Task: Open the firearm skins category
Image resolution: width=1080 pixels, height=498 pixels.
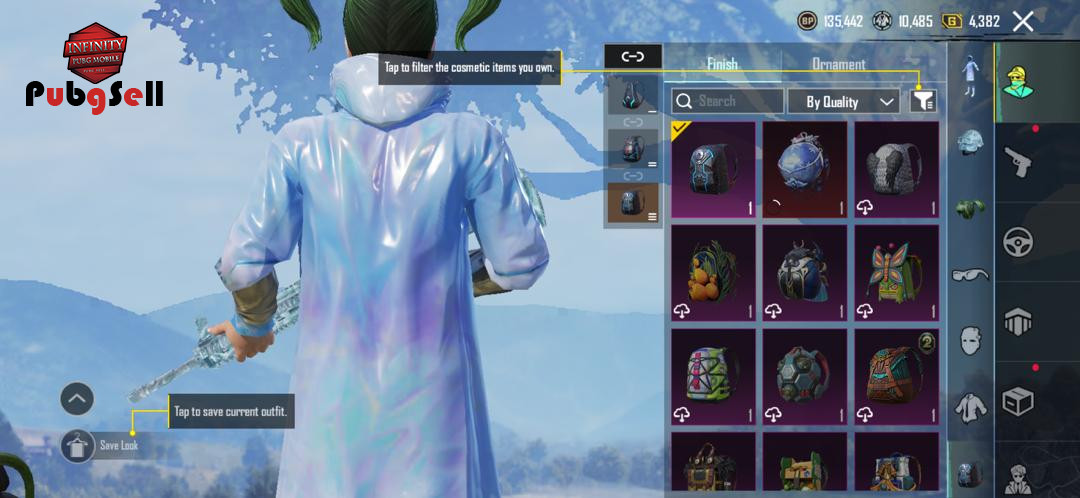Action: [x=1018, y=161]
